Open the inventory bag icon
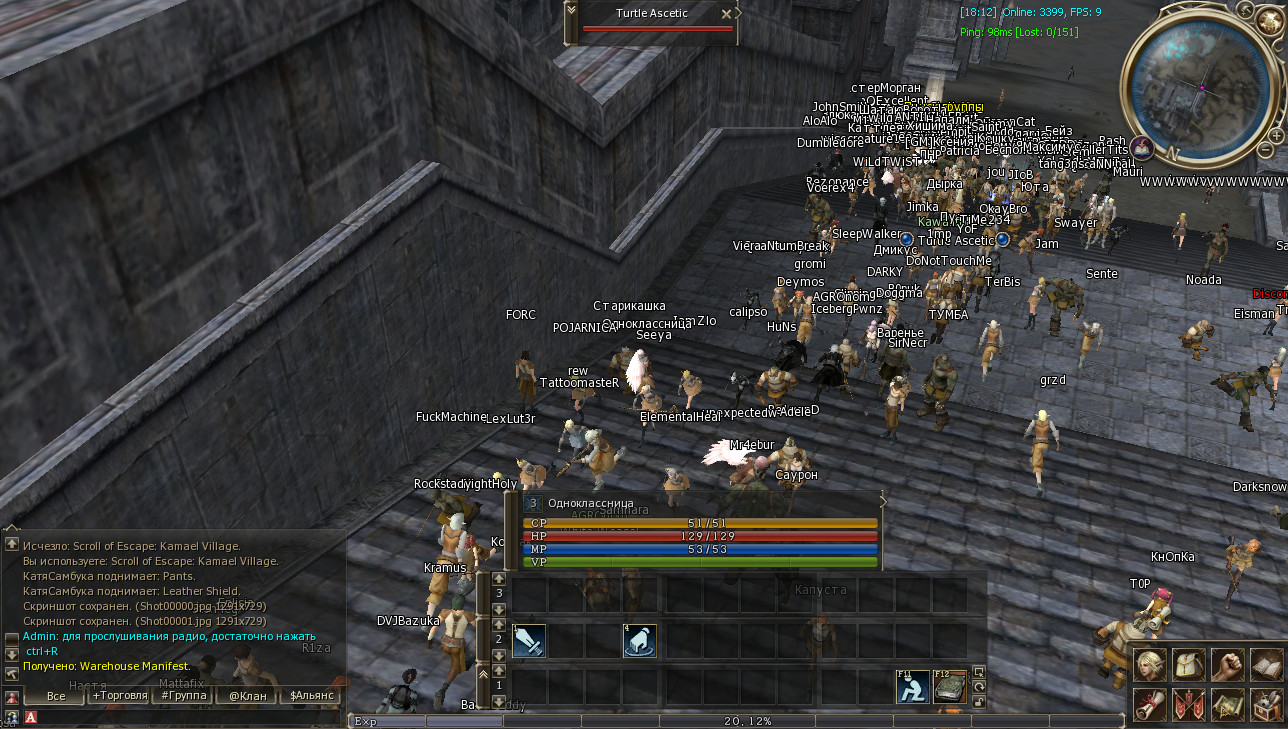 click(1189, 665)
